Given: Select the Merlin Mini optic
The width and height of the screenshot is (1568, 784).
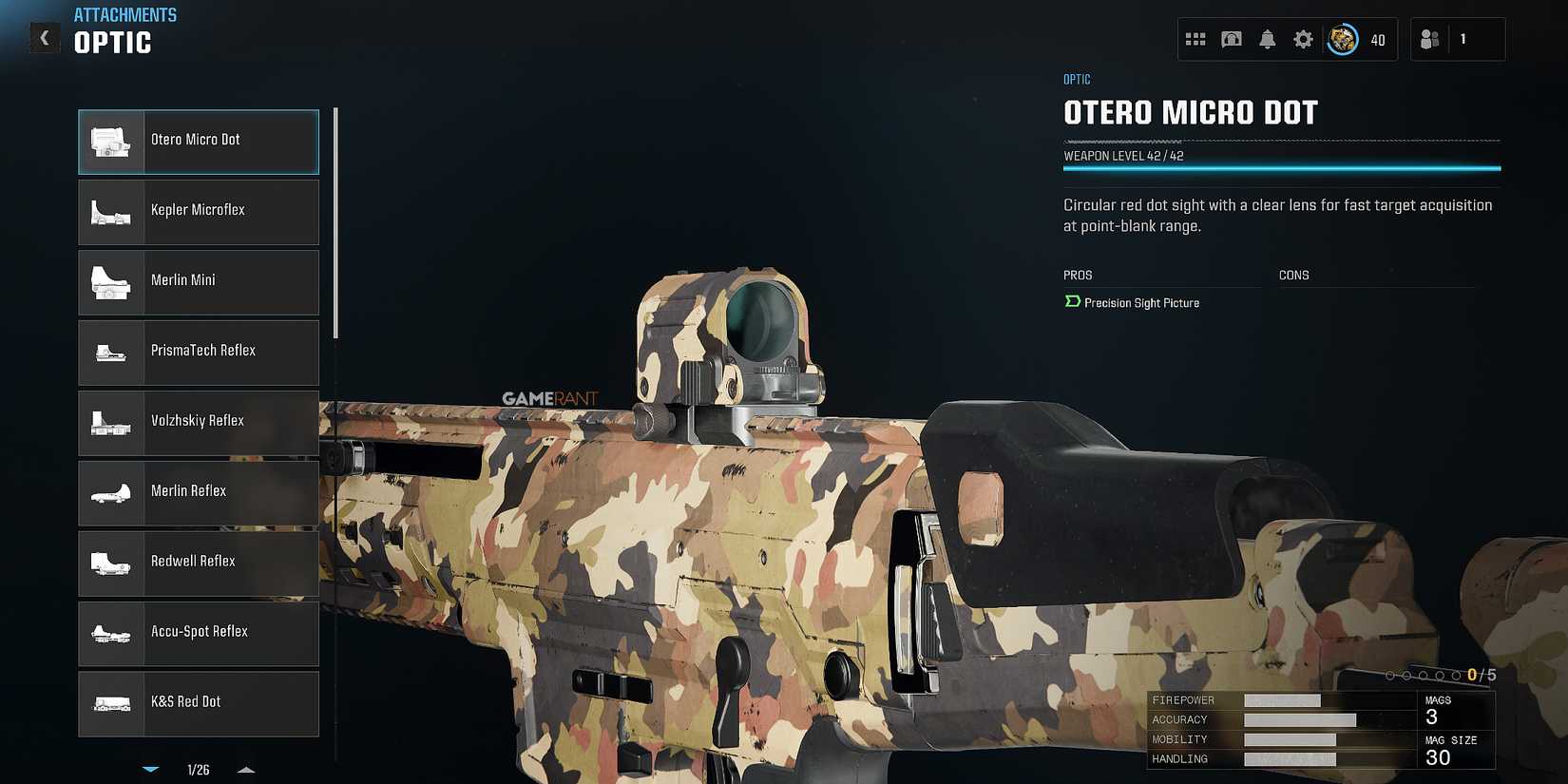Looking at the screenshot, I should coord(198,282).
